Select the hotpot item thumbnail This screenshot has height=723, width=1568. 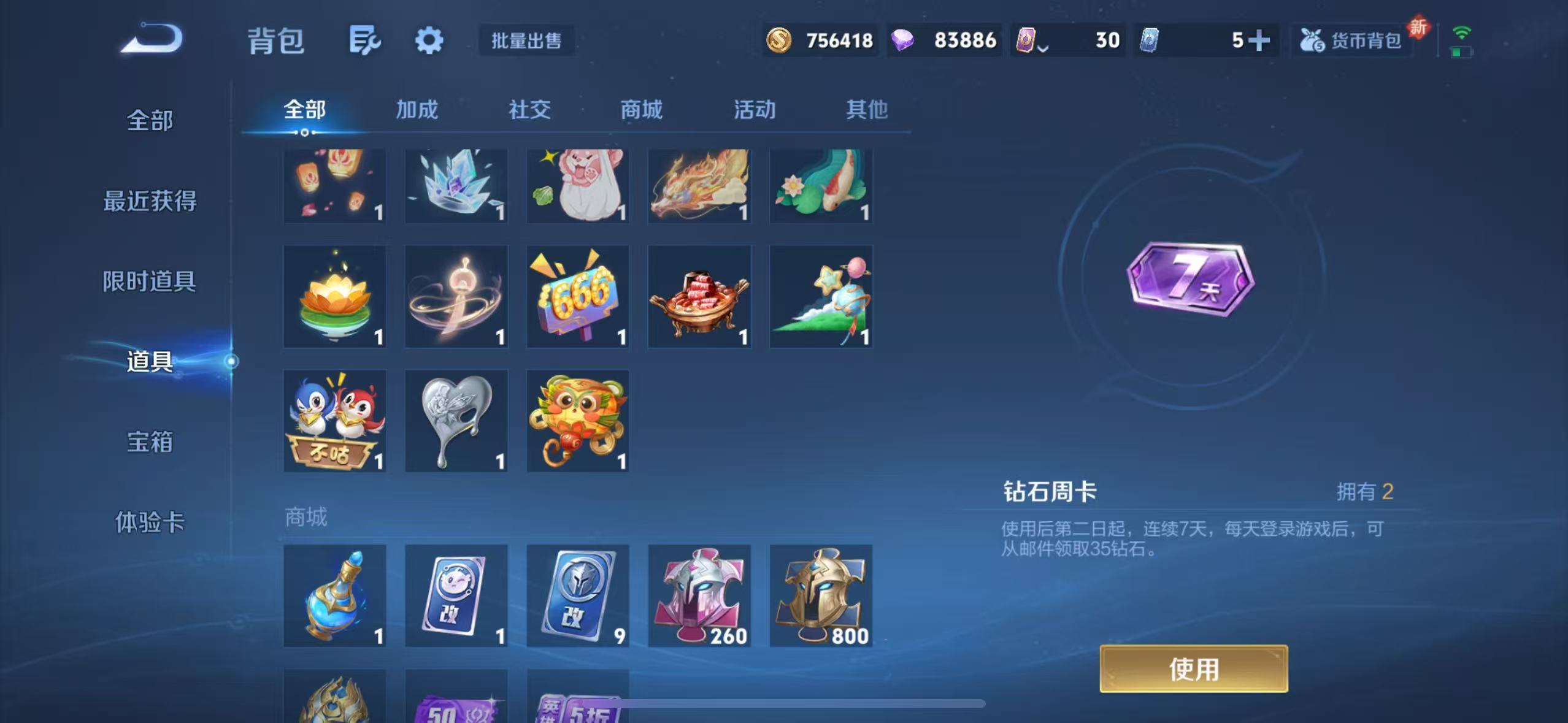(699, 296)
